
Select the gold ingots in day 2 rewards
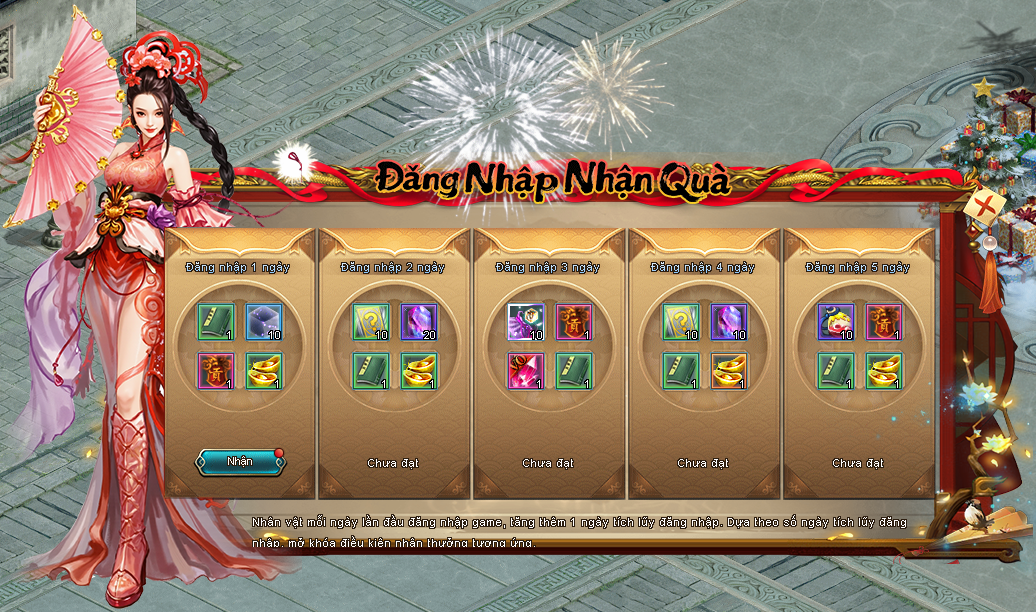point(420,371)
